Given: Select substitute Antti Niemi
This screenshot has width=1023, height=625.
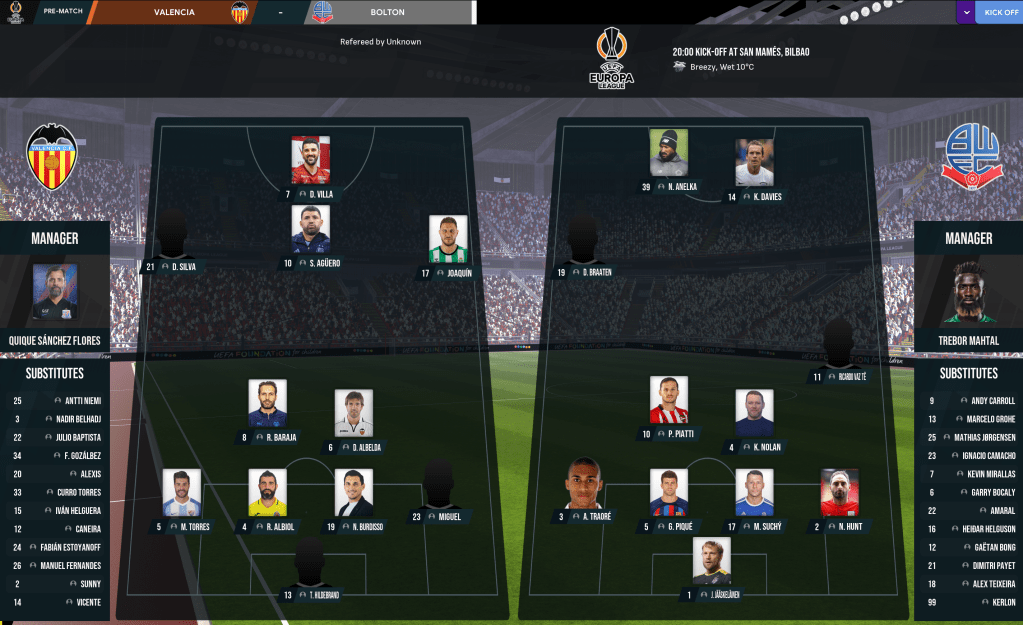Looking at the screenshot, I should pyautogui.click(x=76, y=401).
